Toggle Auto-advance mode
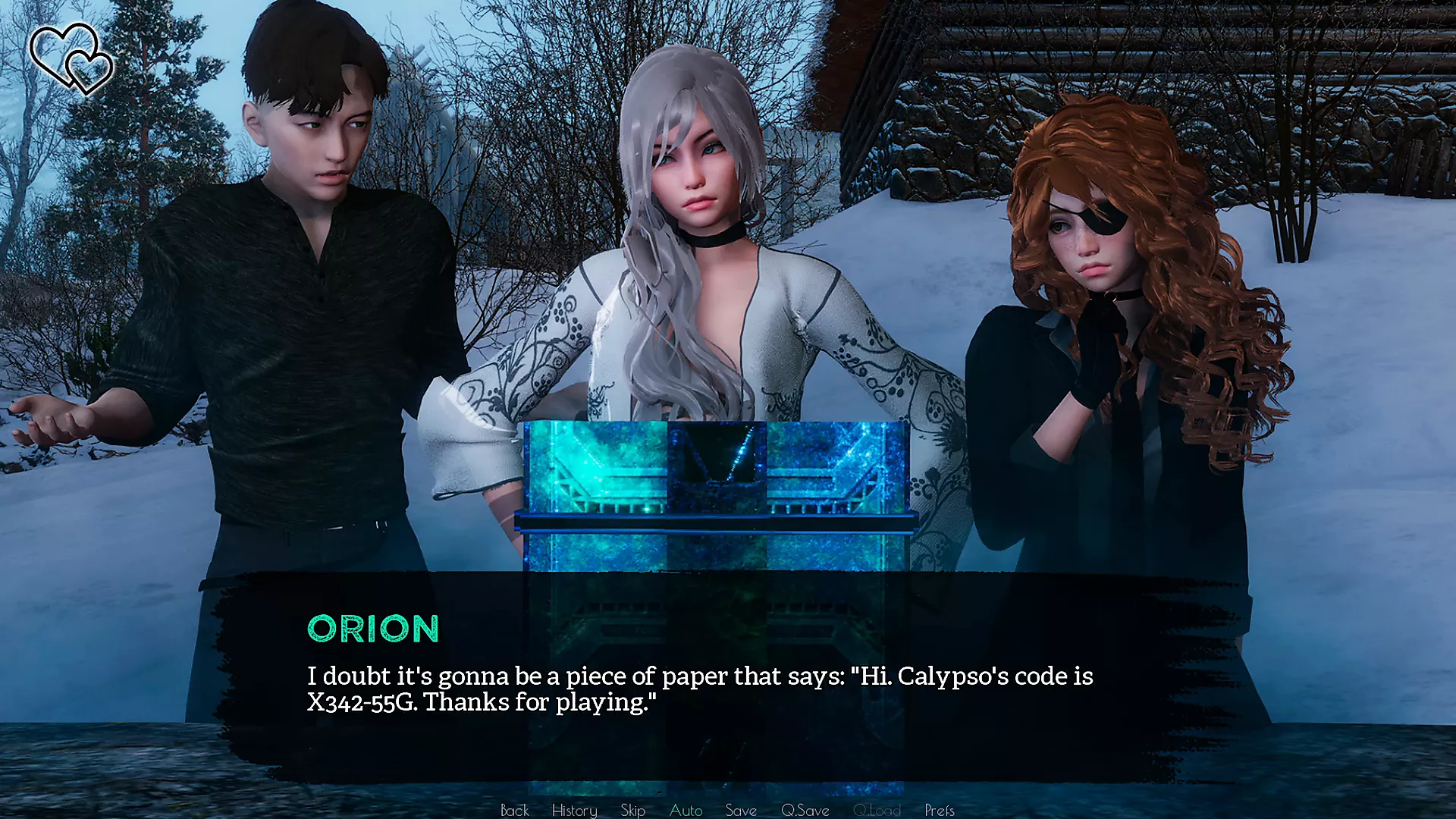 (x=686, y=810)
